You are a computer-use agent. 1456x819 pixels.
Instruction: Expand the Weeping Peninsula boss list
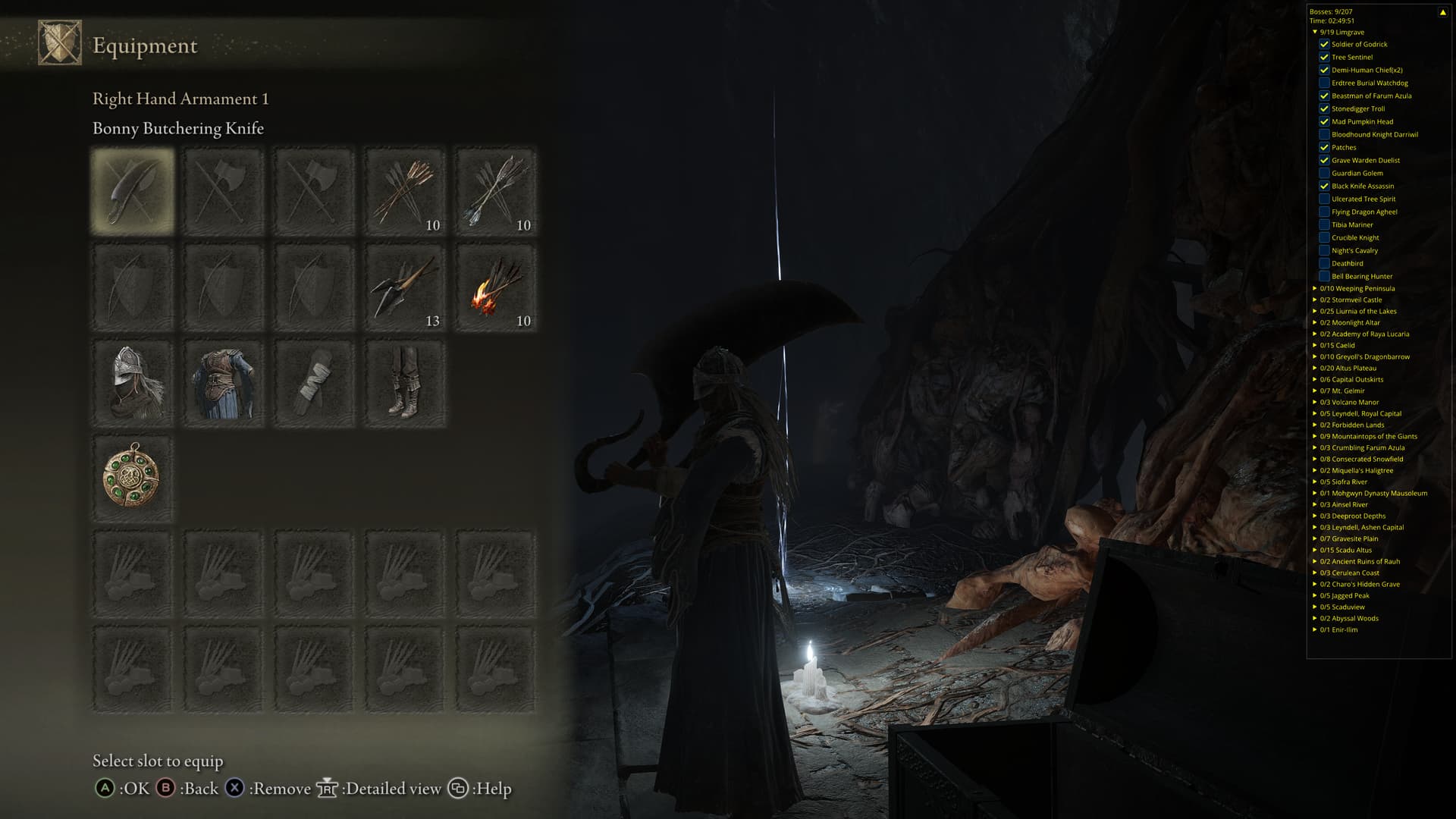tap(1315, 288)
